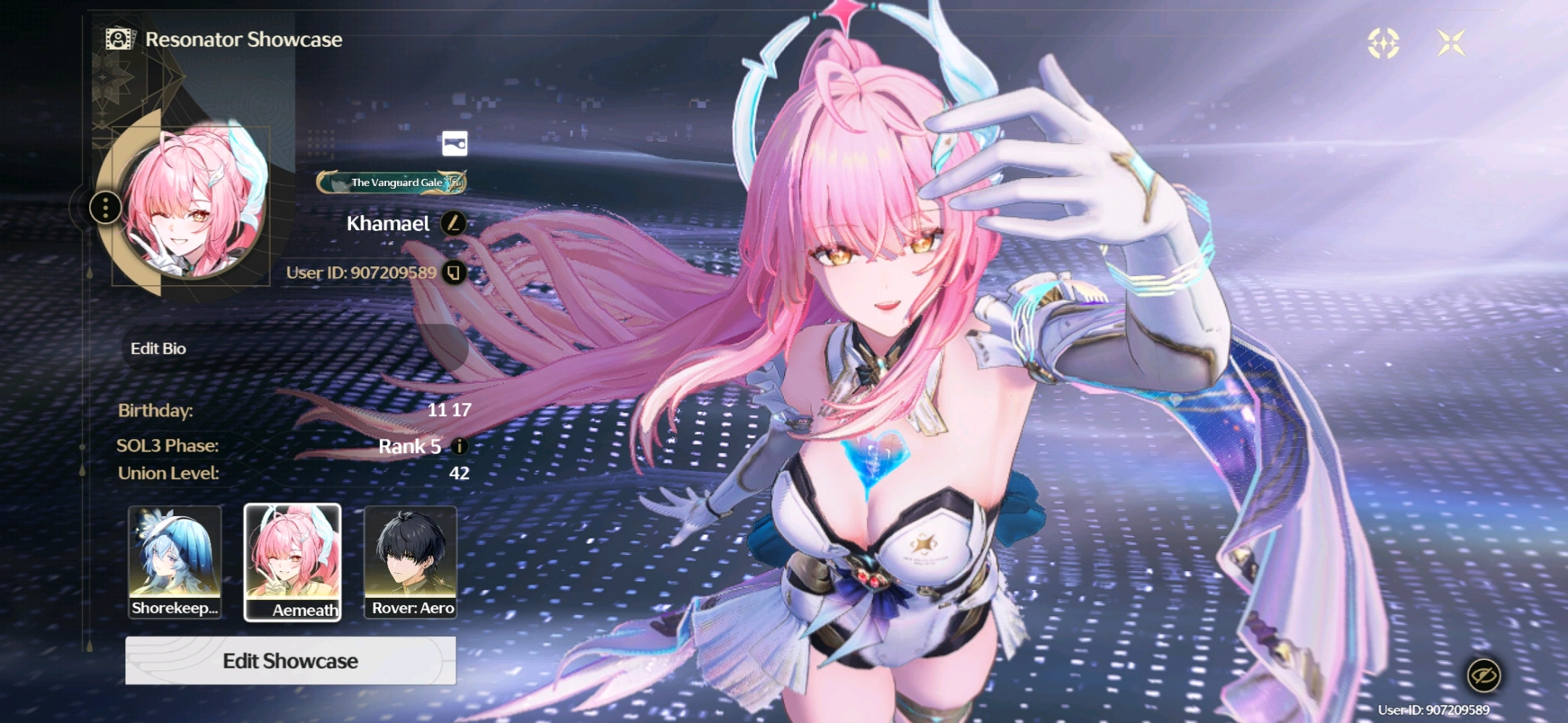Show SOL3 Phase rank info
Viewport: 1568px width, 723px height.
tap(460, 446)
